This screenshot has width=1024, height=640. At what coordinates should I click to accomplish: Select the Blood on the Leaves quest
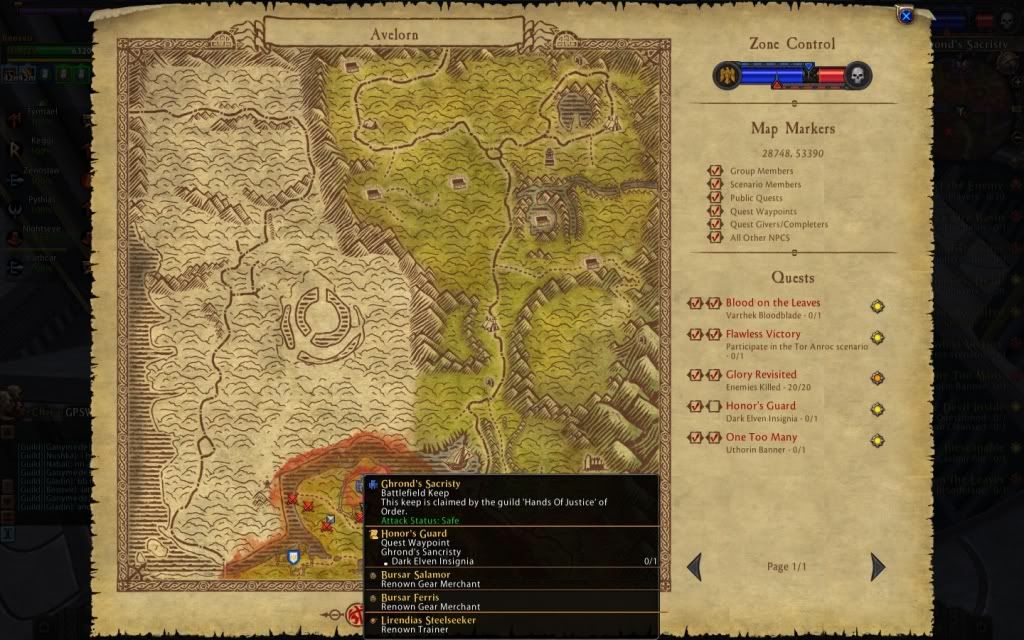773,303
